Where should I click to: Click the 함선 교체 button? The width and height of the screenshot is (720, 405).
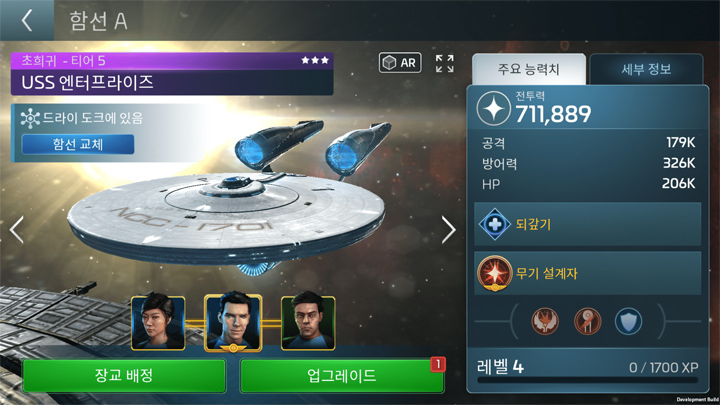click(x=78, y=144)
